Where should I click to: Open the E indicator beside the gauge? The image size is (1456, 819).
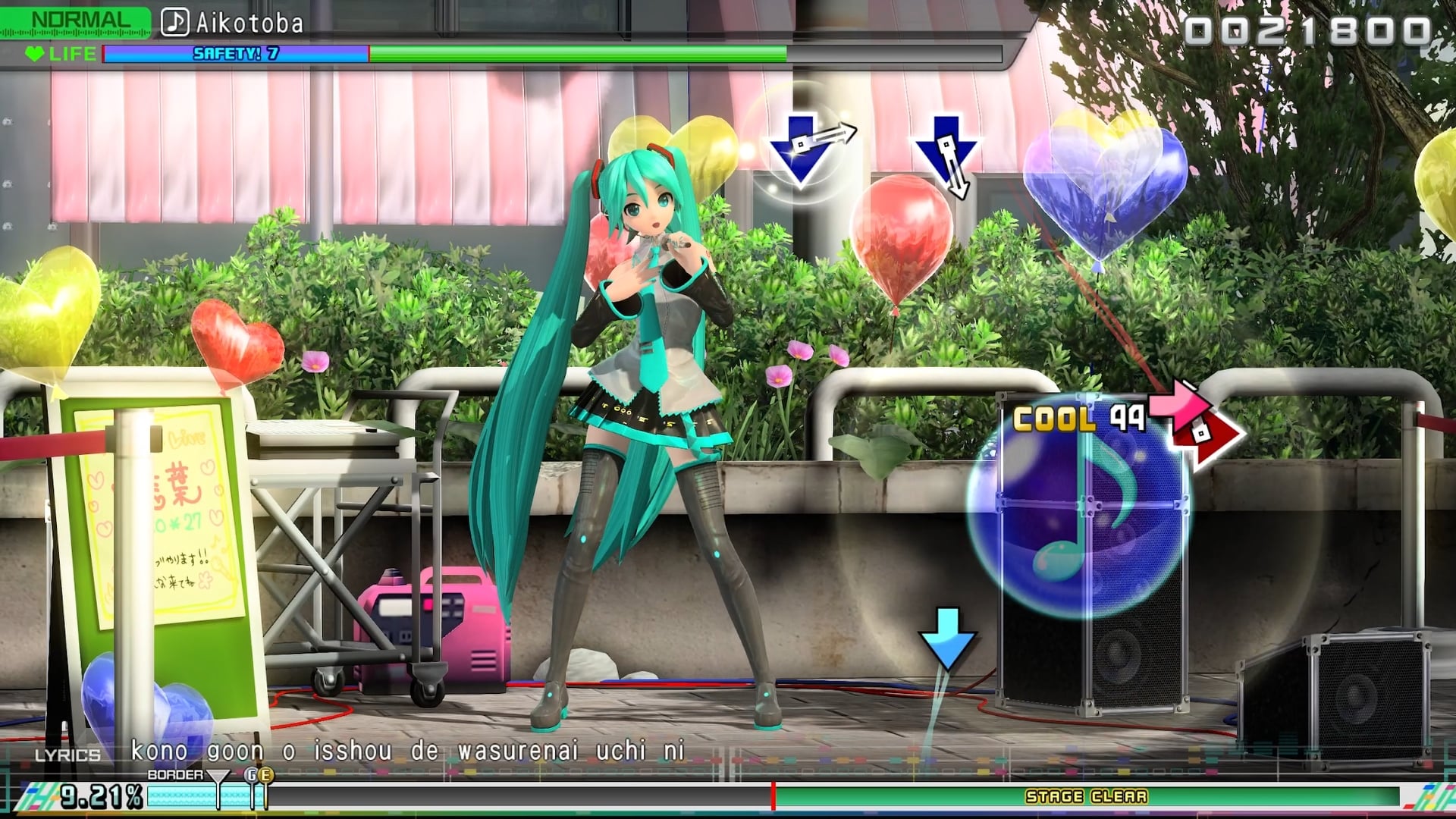[267, 775]
